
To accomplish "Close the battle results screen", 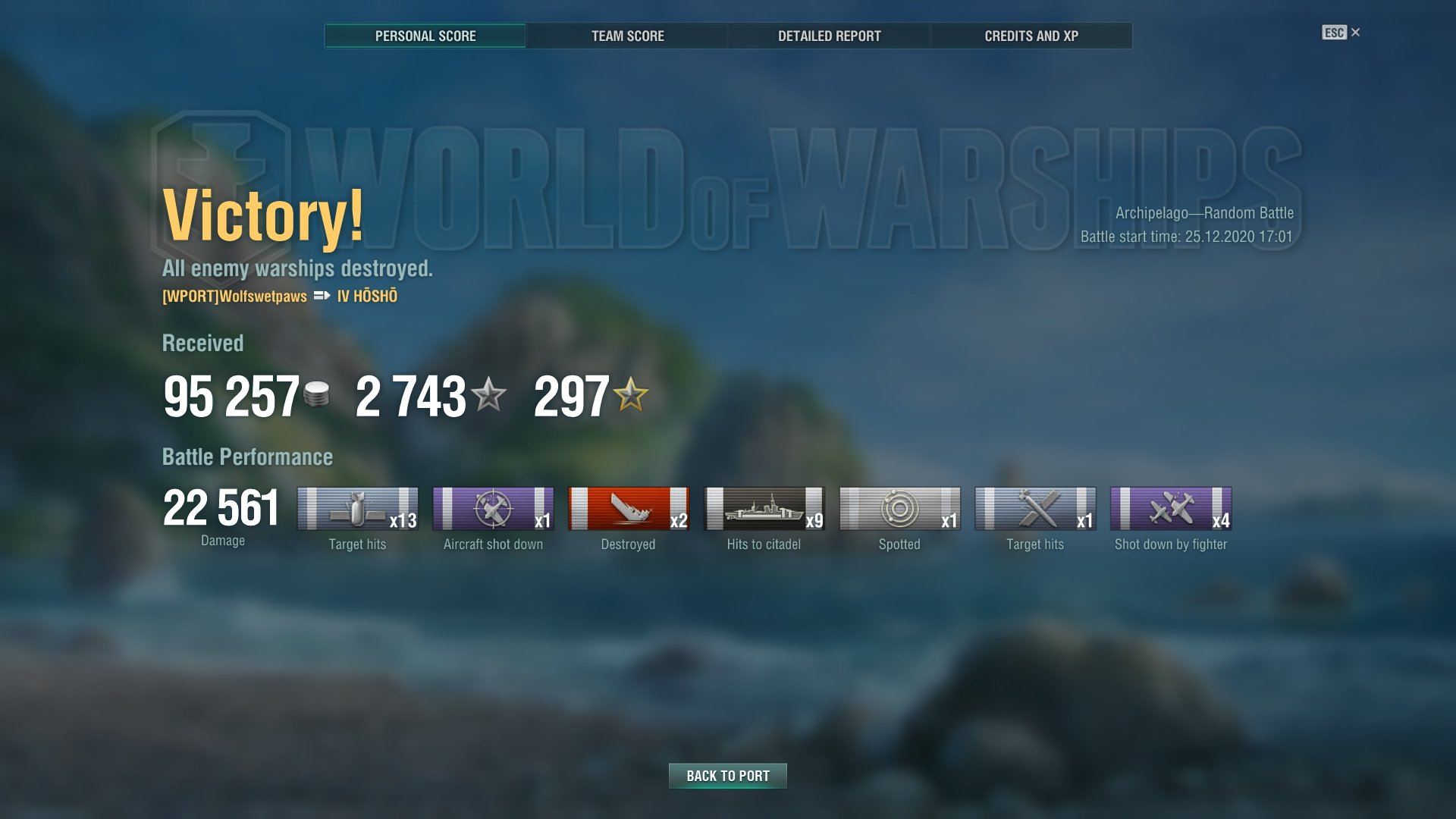I will pos(1355,33).
